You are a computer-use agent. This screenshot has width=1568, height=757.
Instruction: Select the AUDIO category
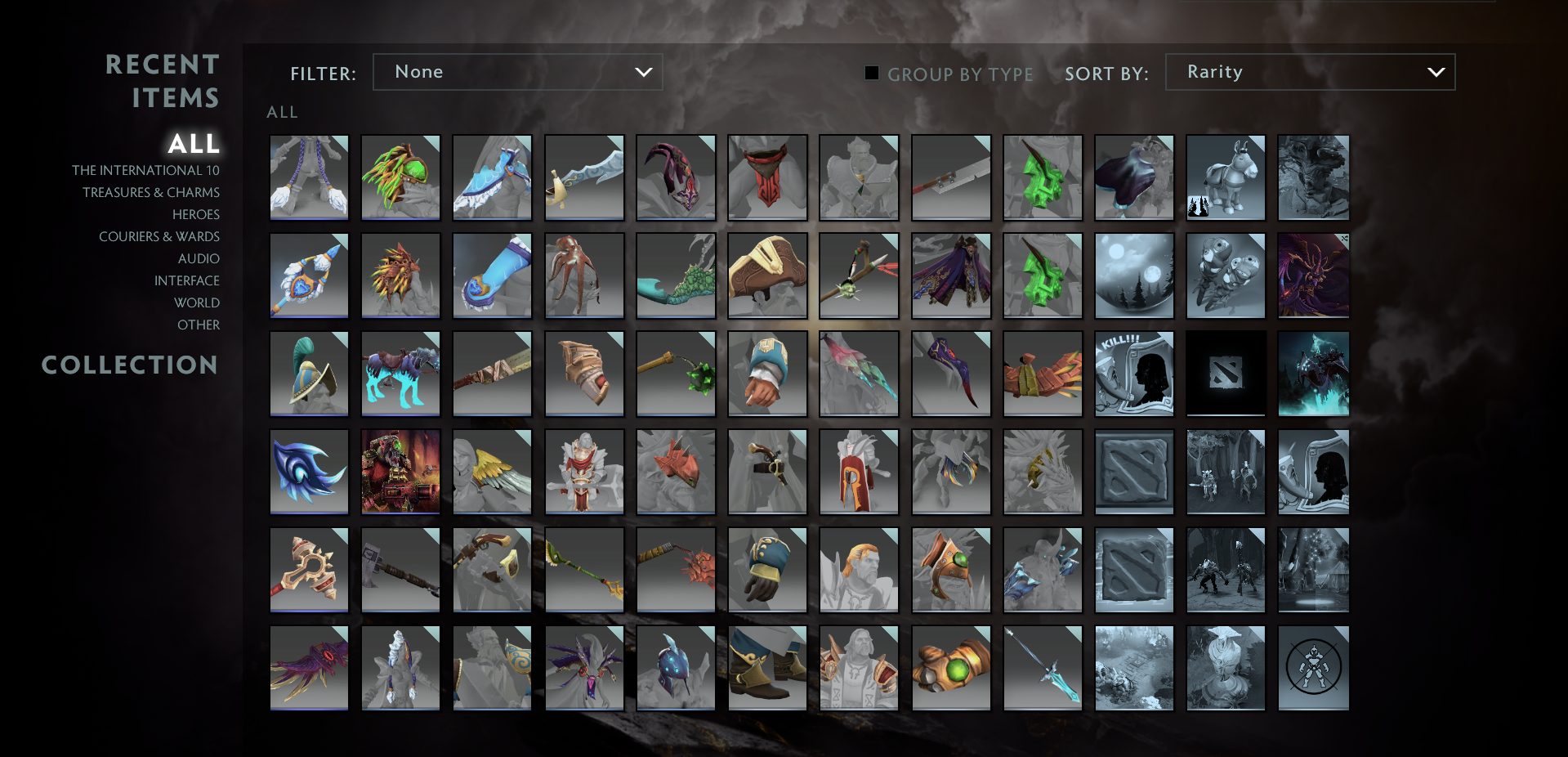[199, 258]
